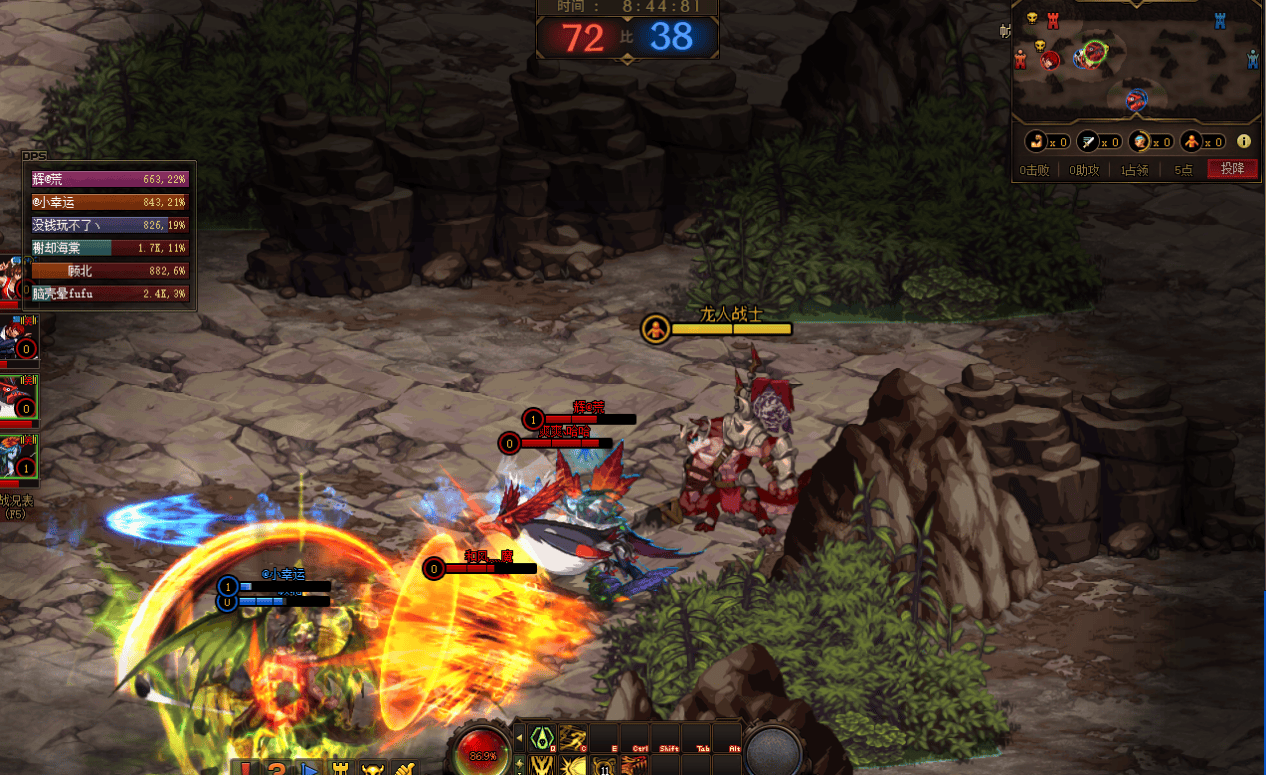The image size is (1266, 775).
Task: Activate the green skill on the Q slot
Action: pos(541,738)
